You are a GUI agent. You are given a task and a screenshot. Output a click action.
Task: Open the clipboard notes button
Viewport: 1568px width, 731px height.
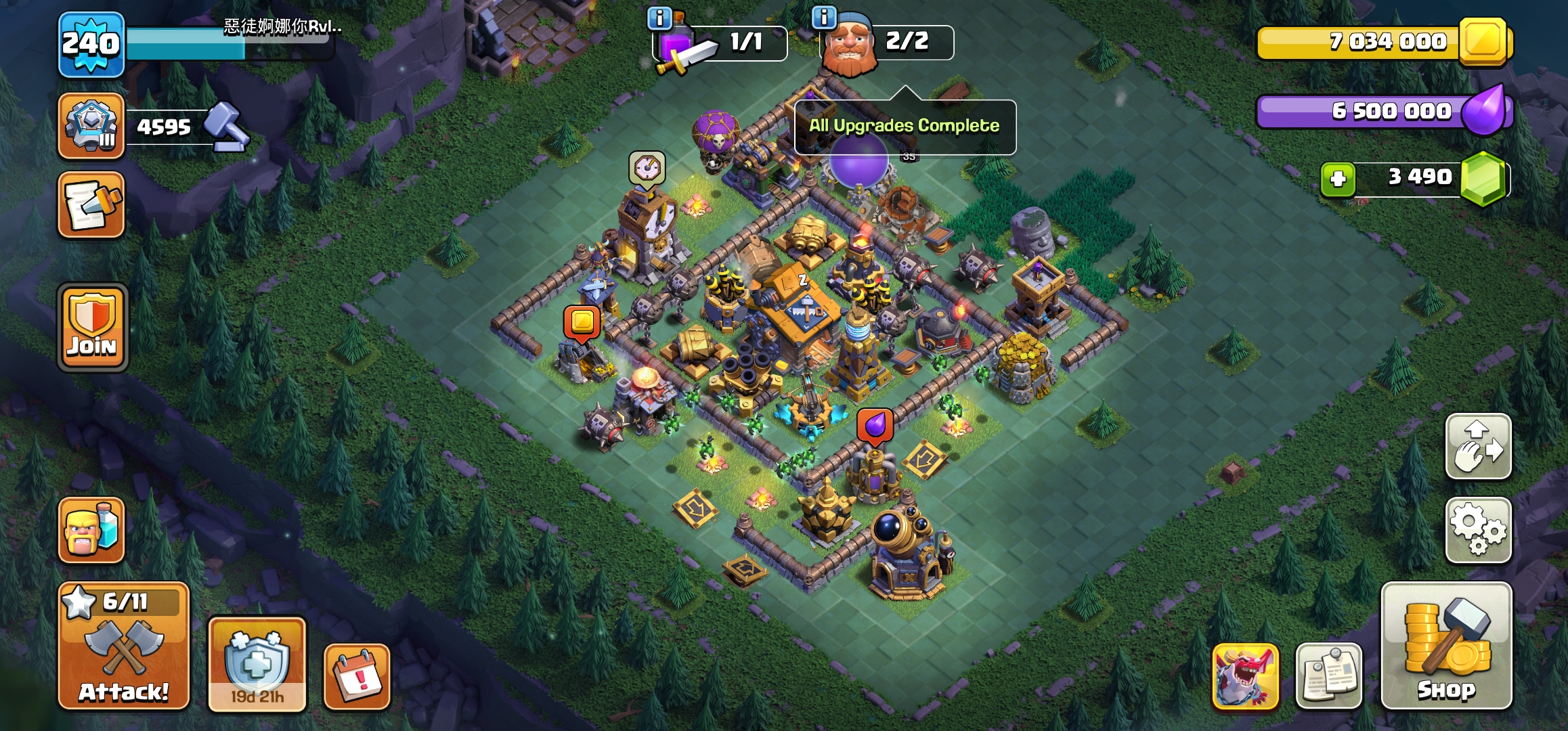[1328, 675]
